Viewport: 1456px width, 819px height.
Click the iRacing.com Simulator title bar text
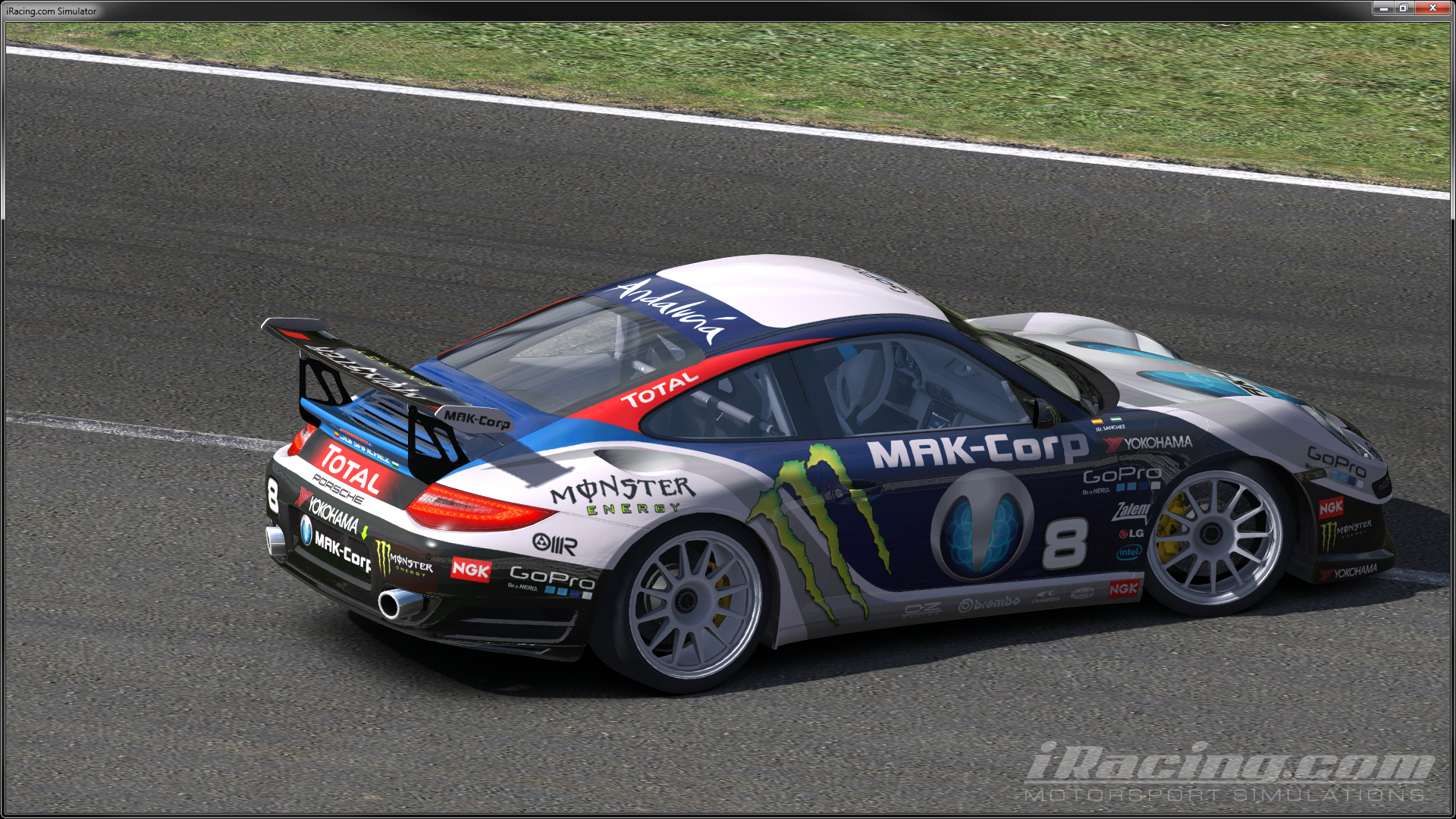(x=51, y=11)
